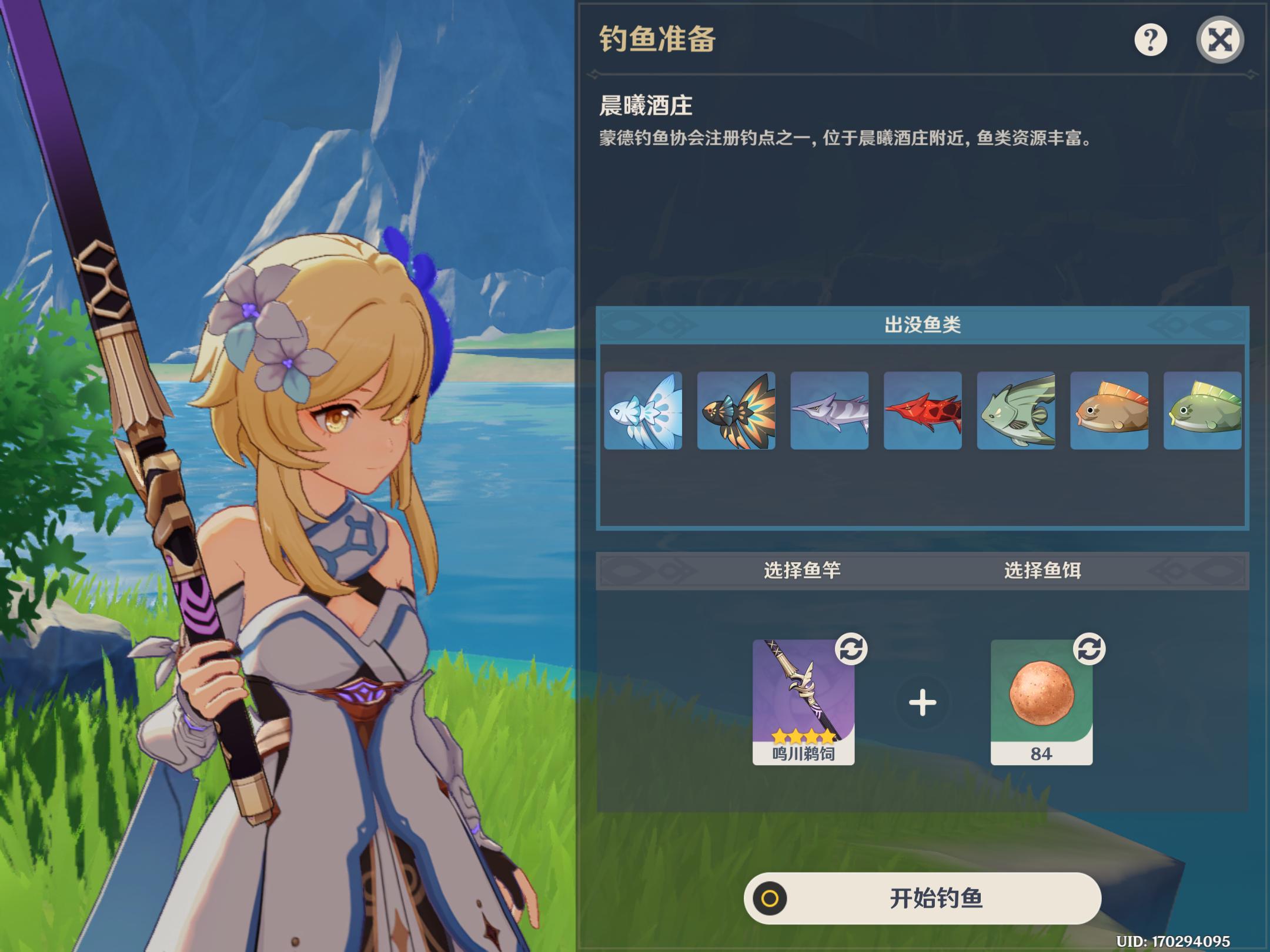The width and height of the screenshot is (1270, 952).
Task: Inspect the red long-snout fish
Action: 923,411
